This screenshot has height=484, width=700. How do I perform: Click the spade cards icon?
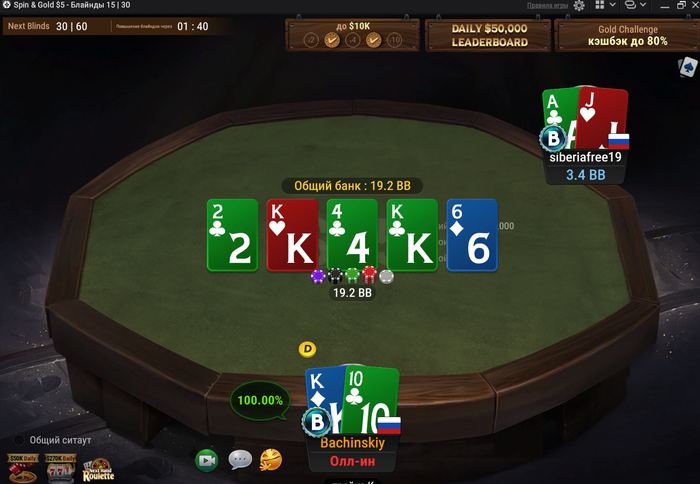pyautogui.click(x=688, y=67)
